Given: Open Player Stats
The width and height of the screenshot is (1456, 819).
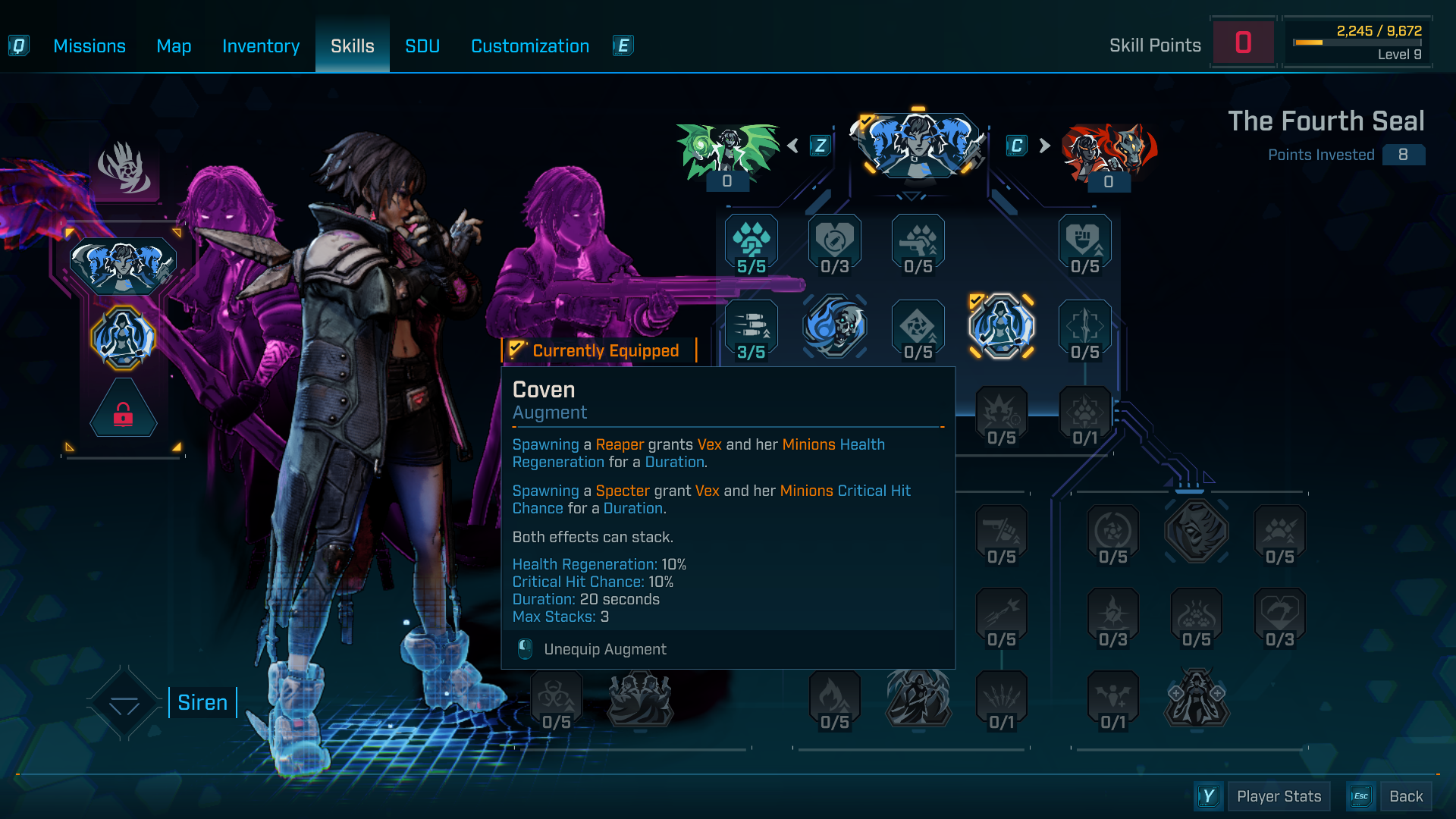Looking at the screenshot, I should (1279, 796).
